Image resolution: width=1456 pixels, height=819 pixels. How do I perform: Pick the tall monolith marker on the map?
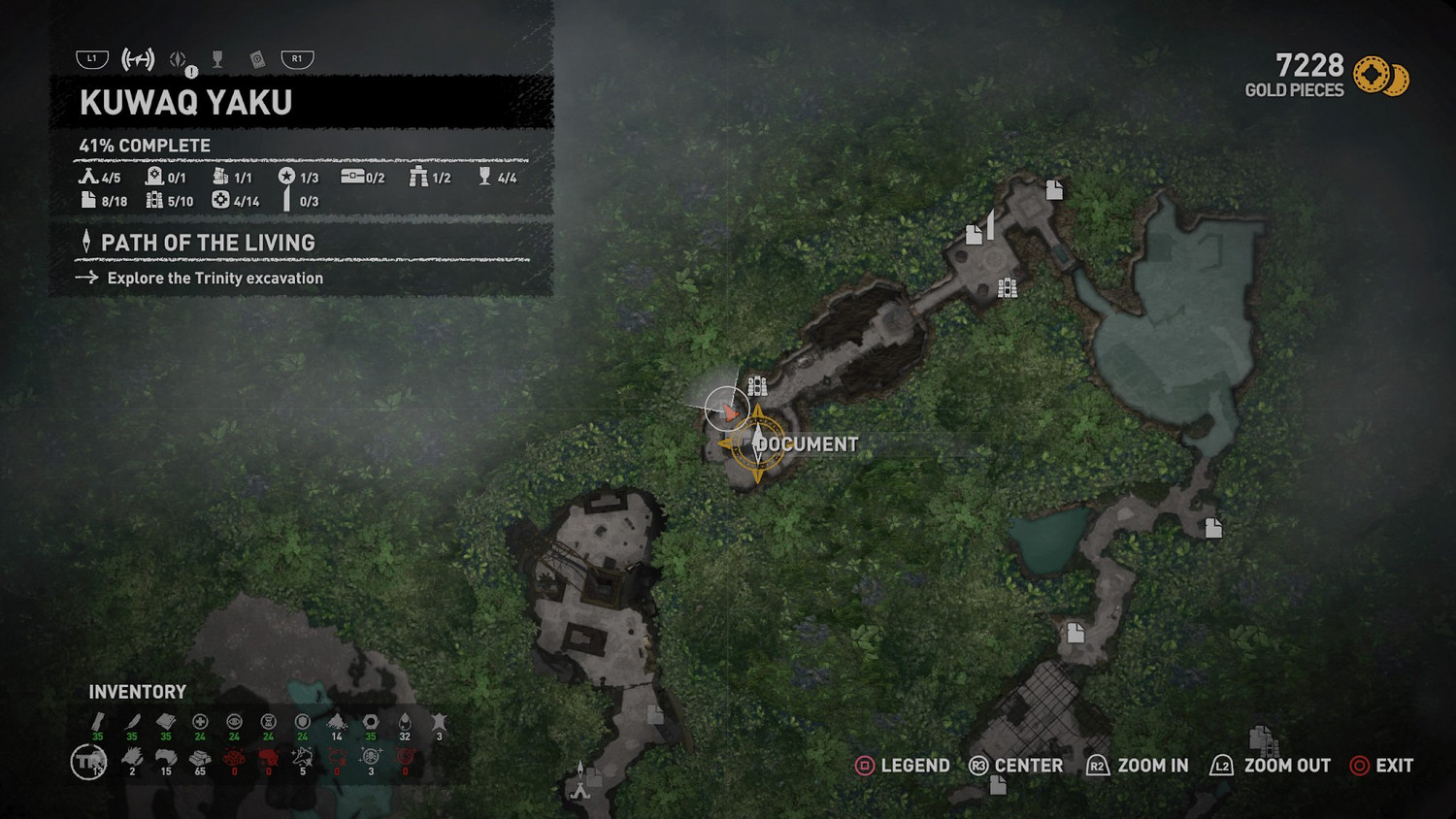coord(990,225)
